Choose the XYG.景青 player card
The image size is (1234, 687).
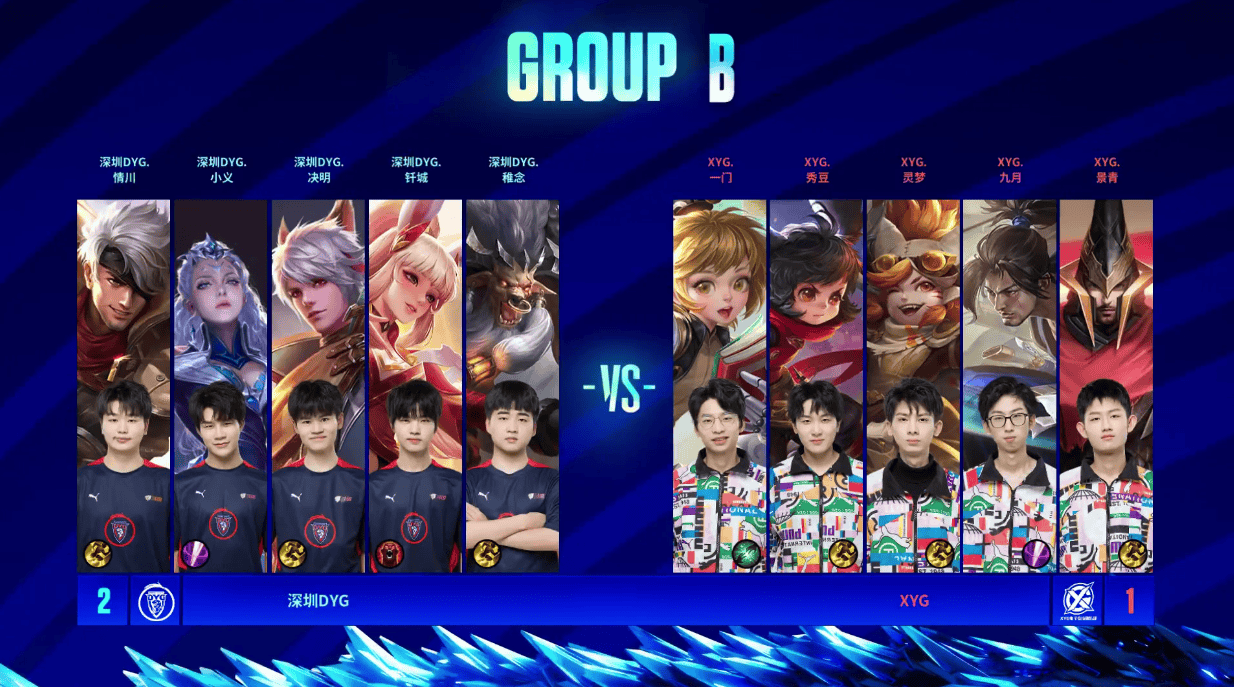(1106, 385)
